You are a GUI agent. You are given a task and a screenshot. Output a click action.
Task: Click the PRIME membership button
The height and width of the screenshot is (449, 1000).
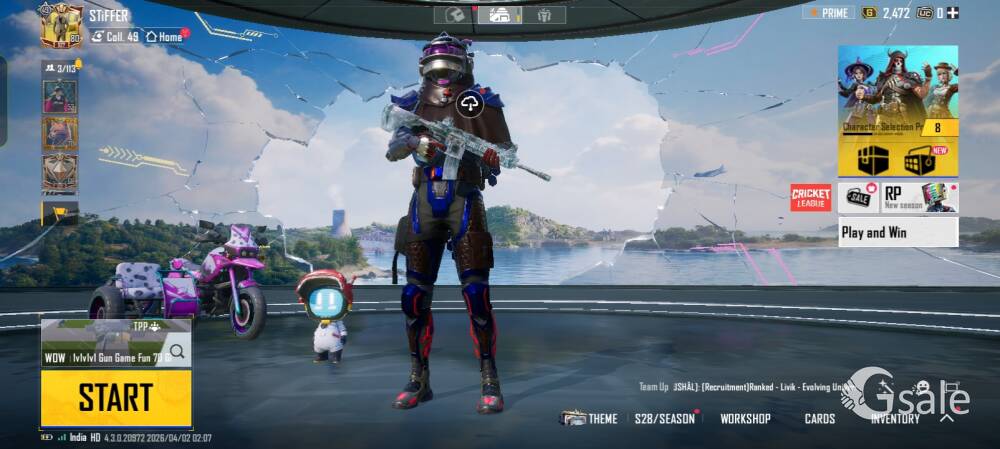[828, 13]
